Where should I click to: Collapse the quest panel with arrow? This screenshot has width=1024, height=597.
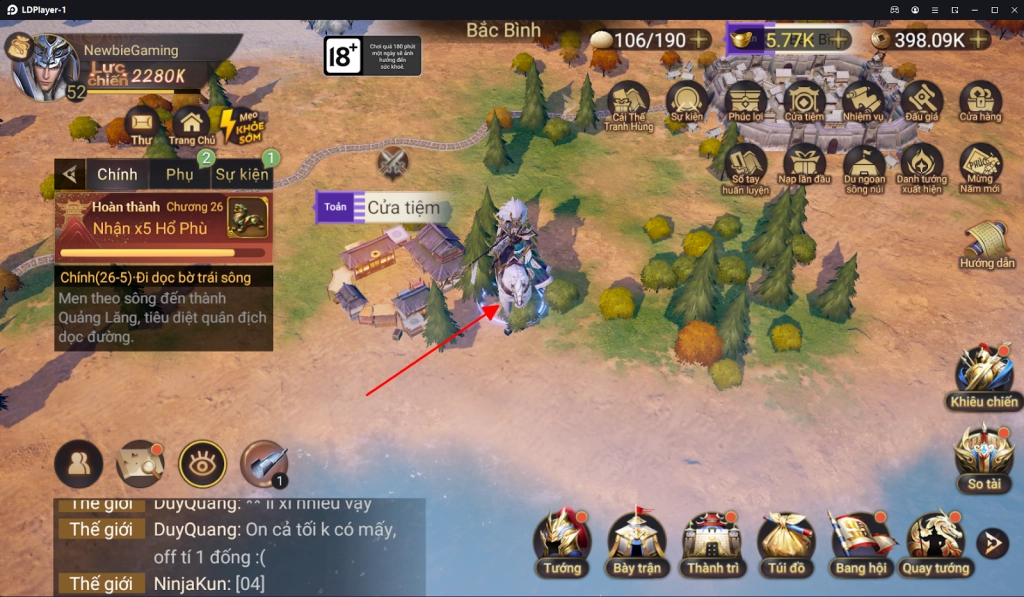(x=69, y=175)
